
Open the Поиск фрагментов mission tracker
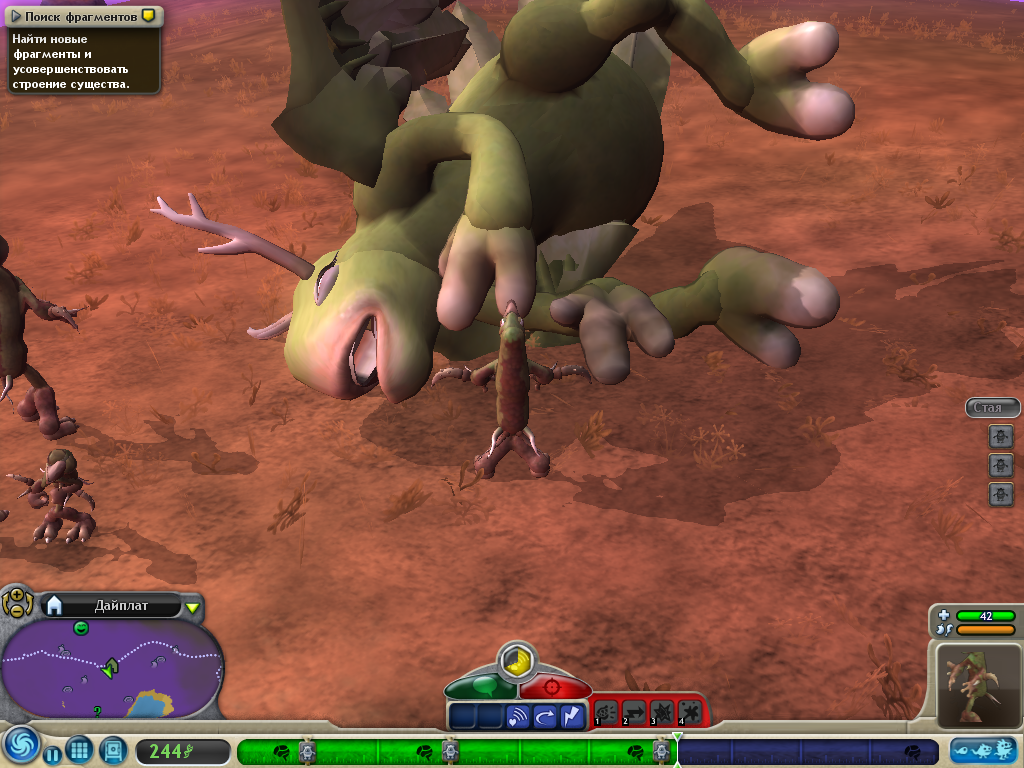(x=80, y=17)
